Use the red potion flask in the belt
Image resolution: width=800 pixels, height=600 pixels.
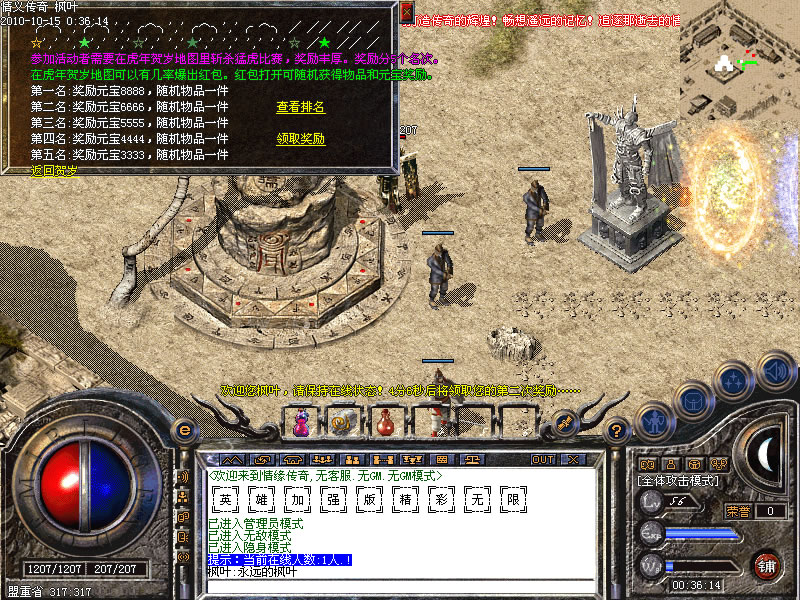pos(384,424)
